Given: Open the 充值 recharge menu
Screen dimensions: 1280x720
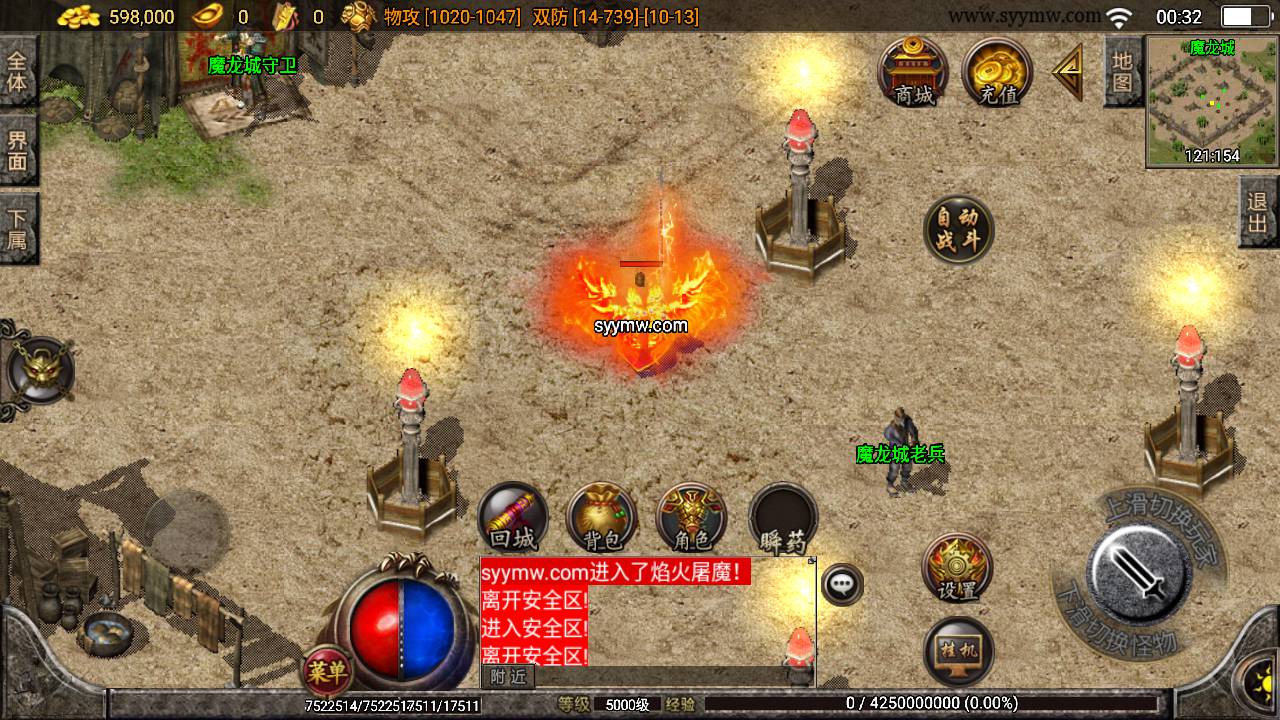Looking at the screenshot, I should pyautogui.click(x=997, y=70).
